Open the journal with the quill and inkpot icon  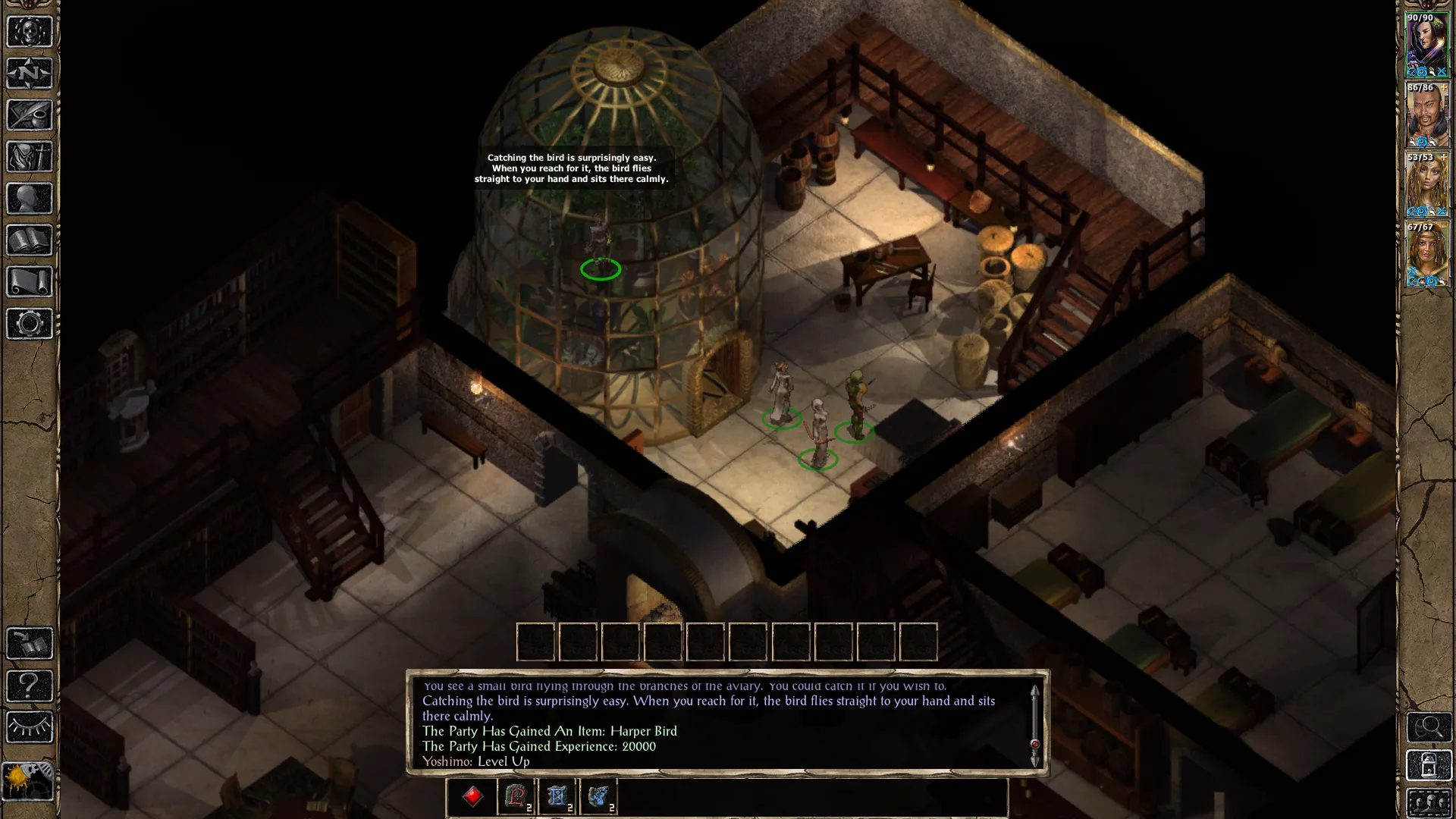coord(29,115)
